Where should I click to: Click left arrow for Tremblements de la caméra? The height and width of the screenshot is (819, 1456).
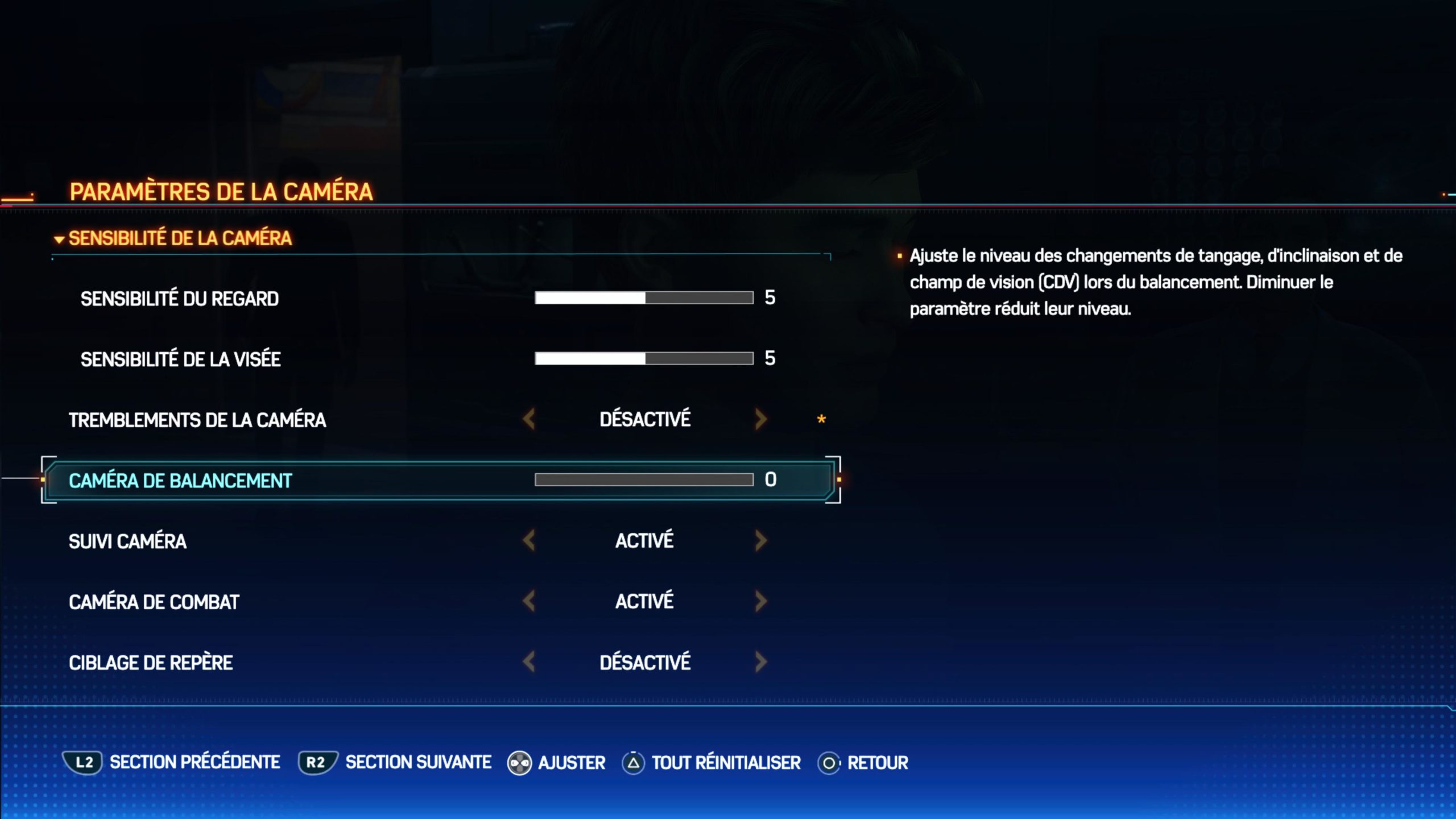click(529, 420)
